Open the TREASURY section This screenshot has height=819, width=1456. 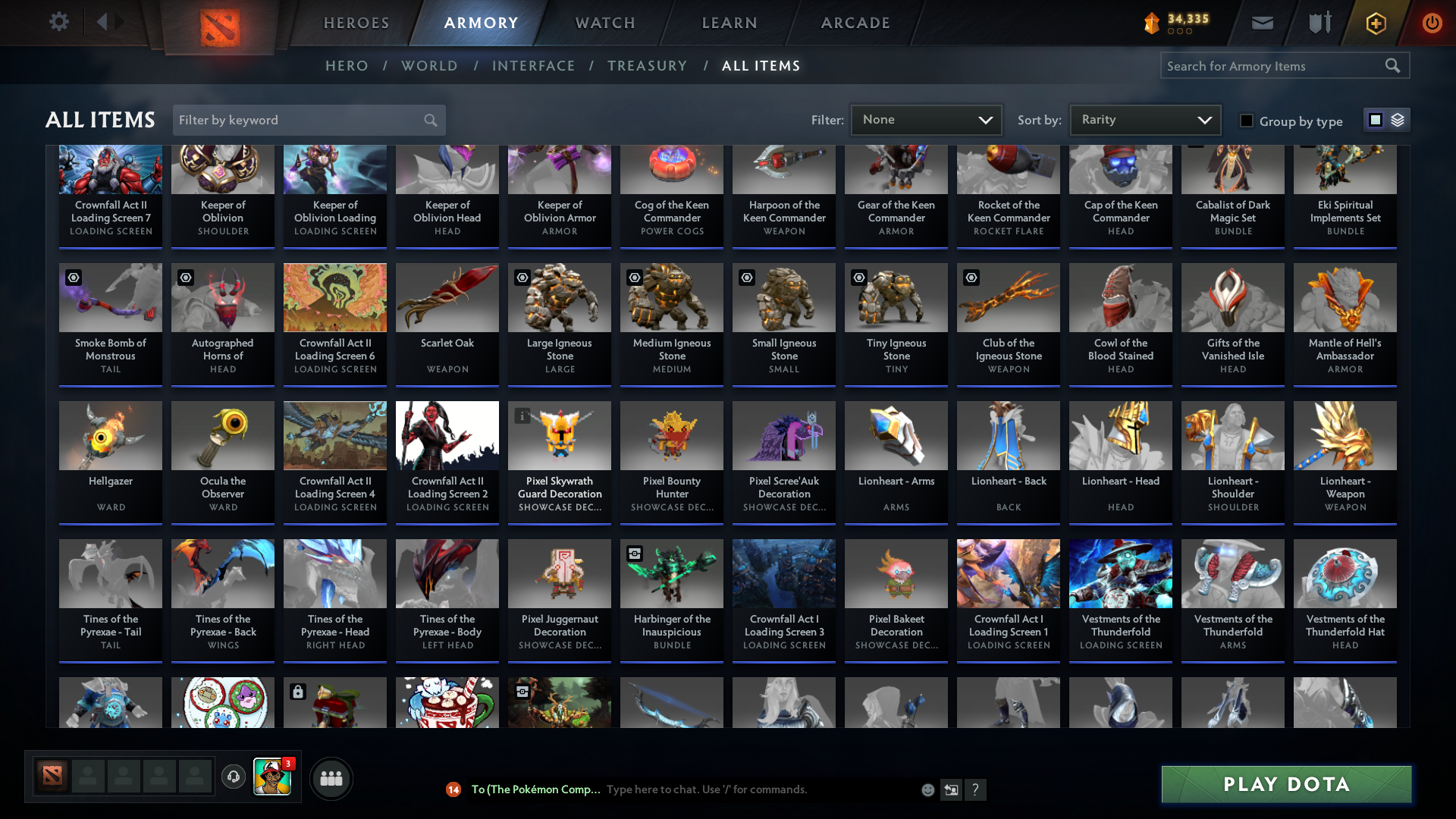(647, 66)
